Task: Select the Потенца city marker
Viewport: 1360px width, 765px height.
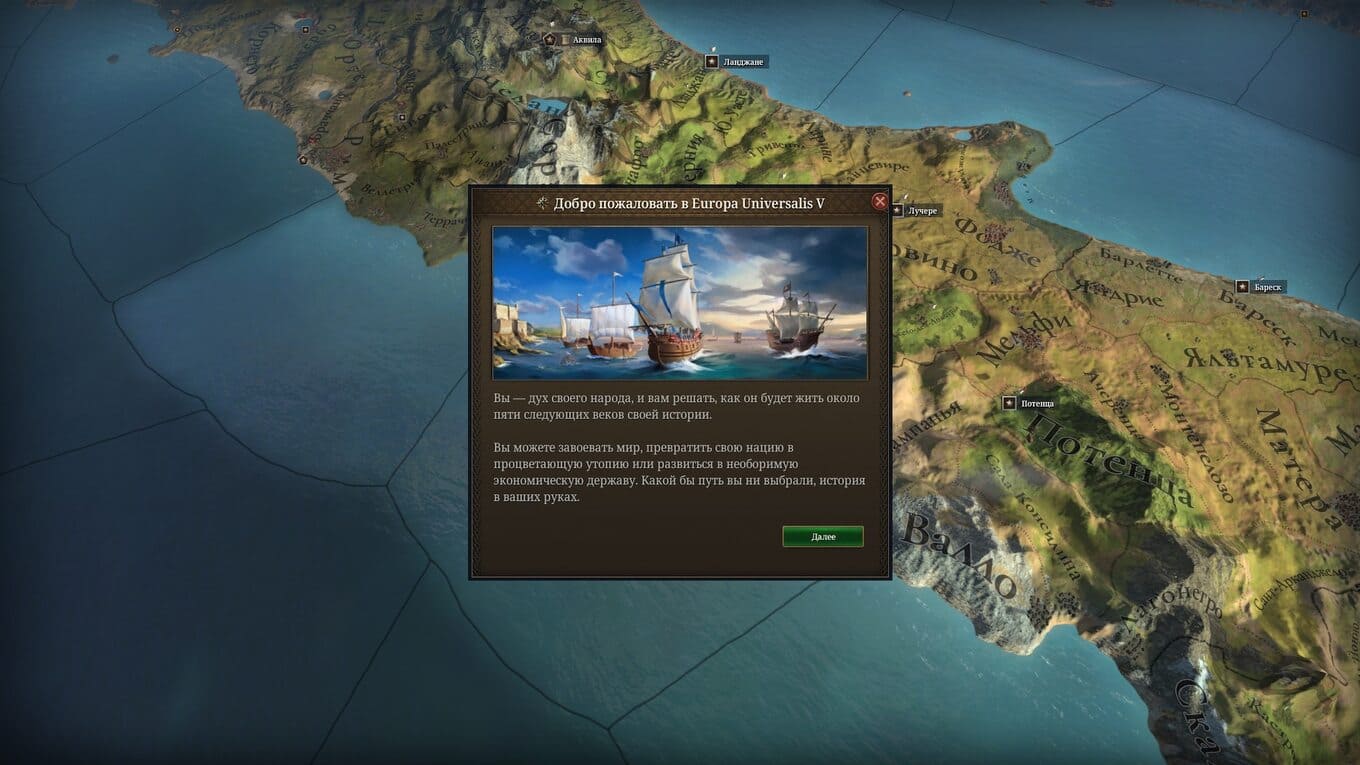Action: coord(1010,403)
